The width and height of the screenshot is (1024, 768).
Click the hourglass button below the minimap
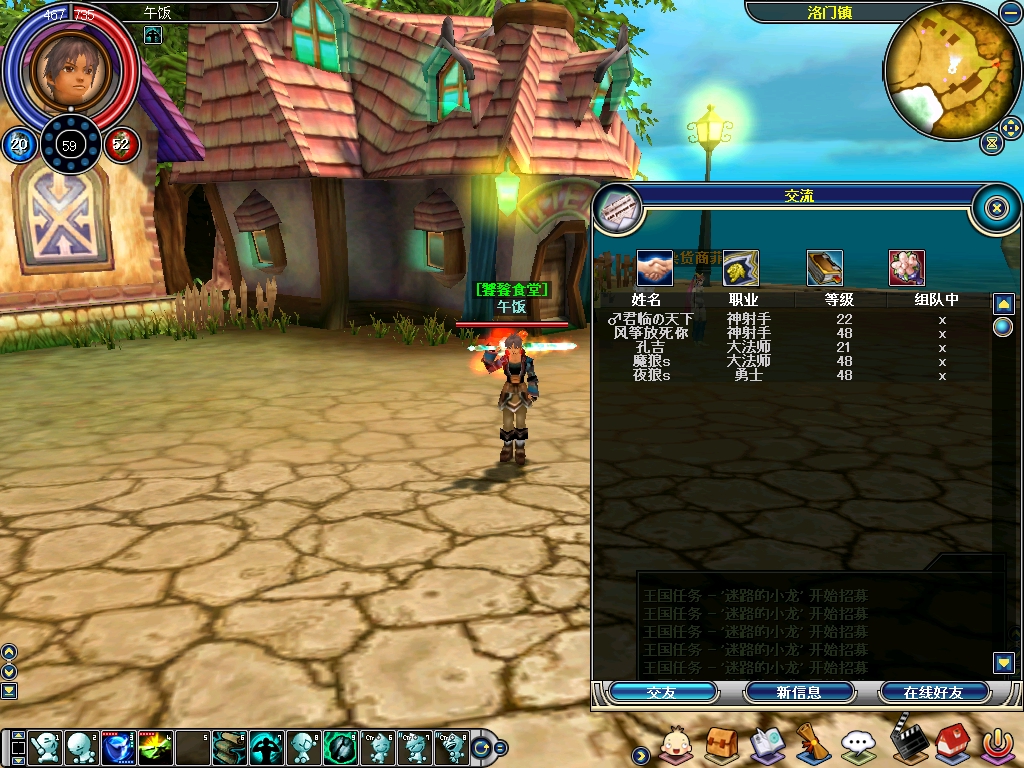(x=991, y=143)
